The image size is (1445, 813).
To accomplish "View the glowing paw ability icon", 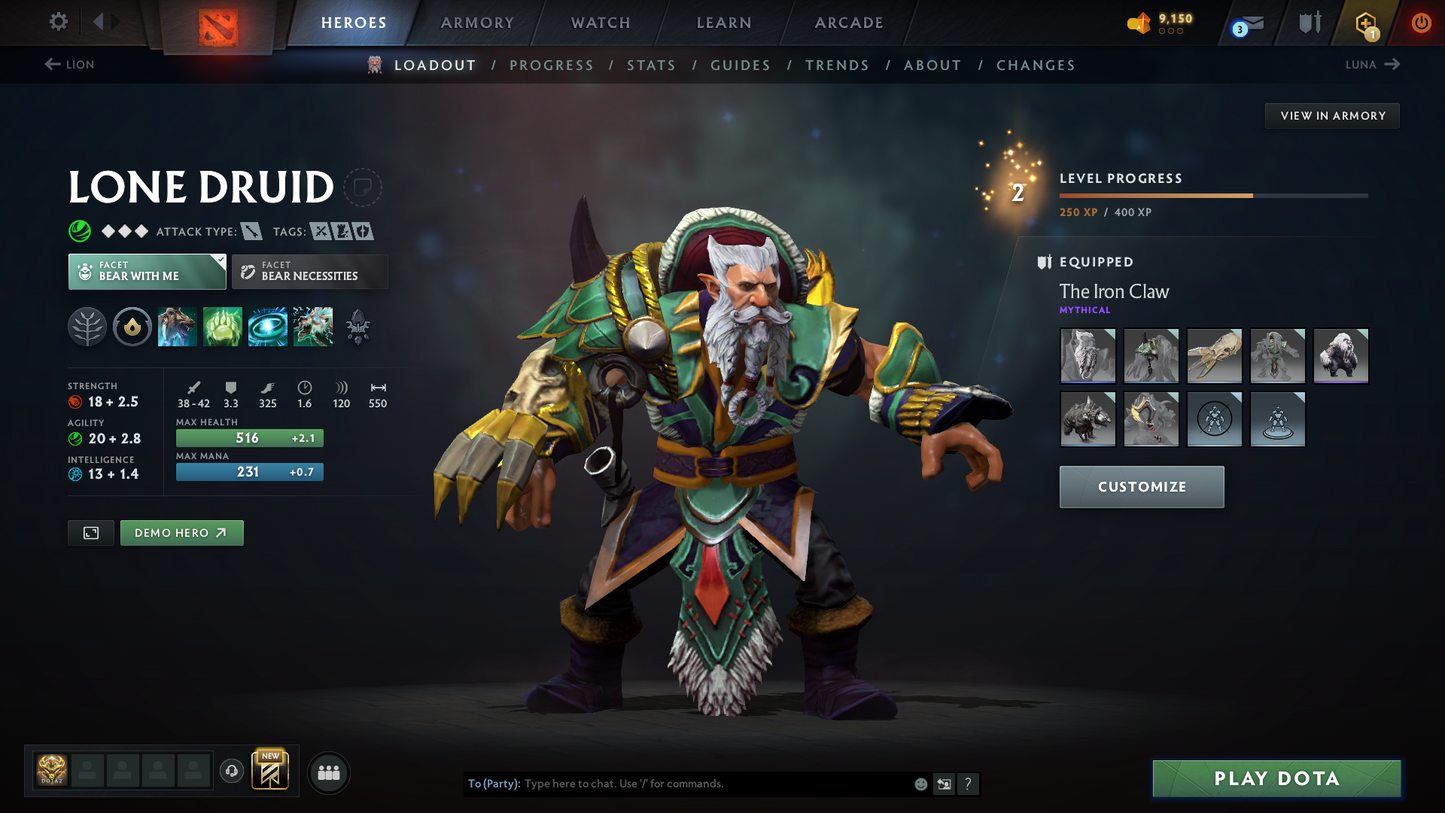I will 222,327.
